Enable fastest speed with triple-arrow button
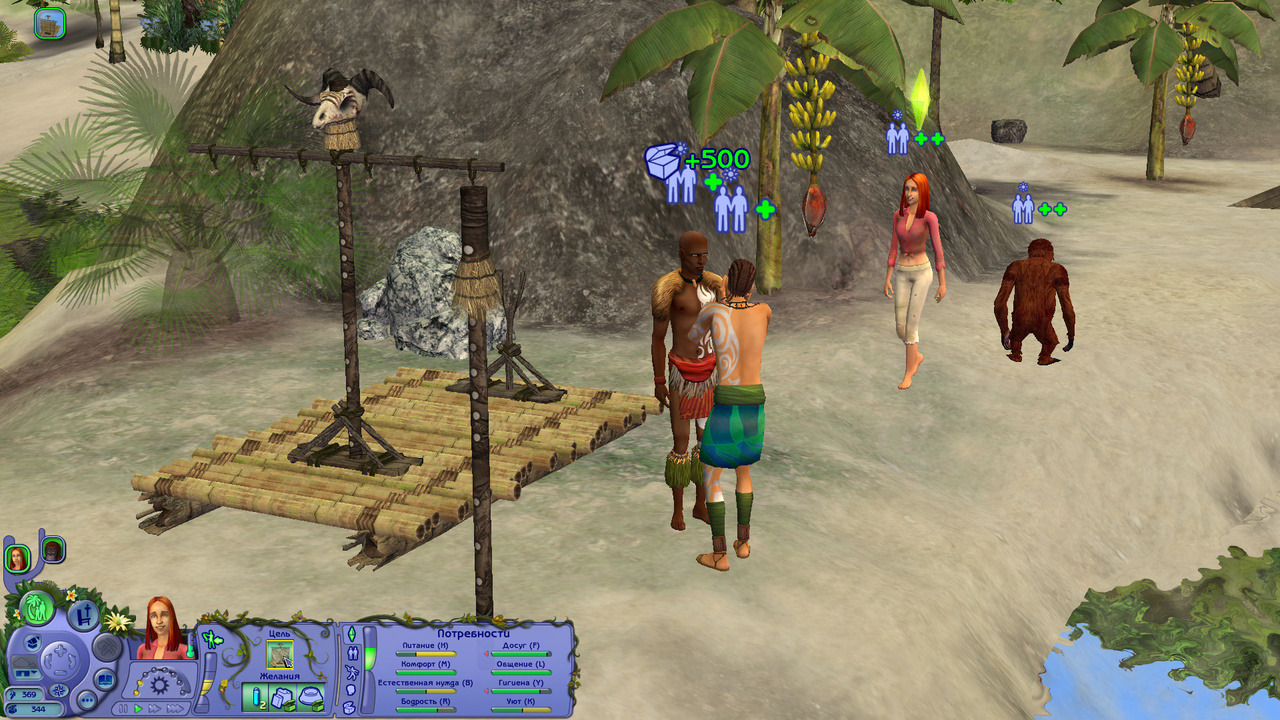This screenshot has height=720, width=1280. click(x=174, y=709)
